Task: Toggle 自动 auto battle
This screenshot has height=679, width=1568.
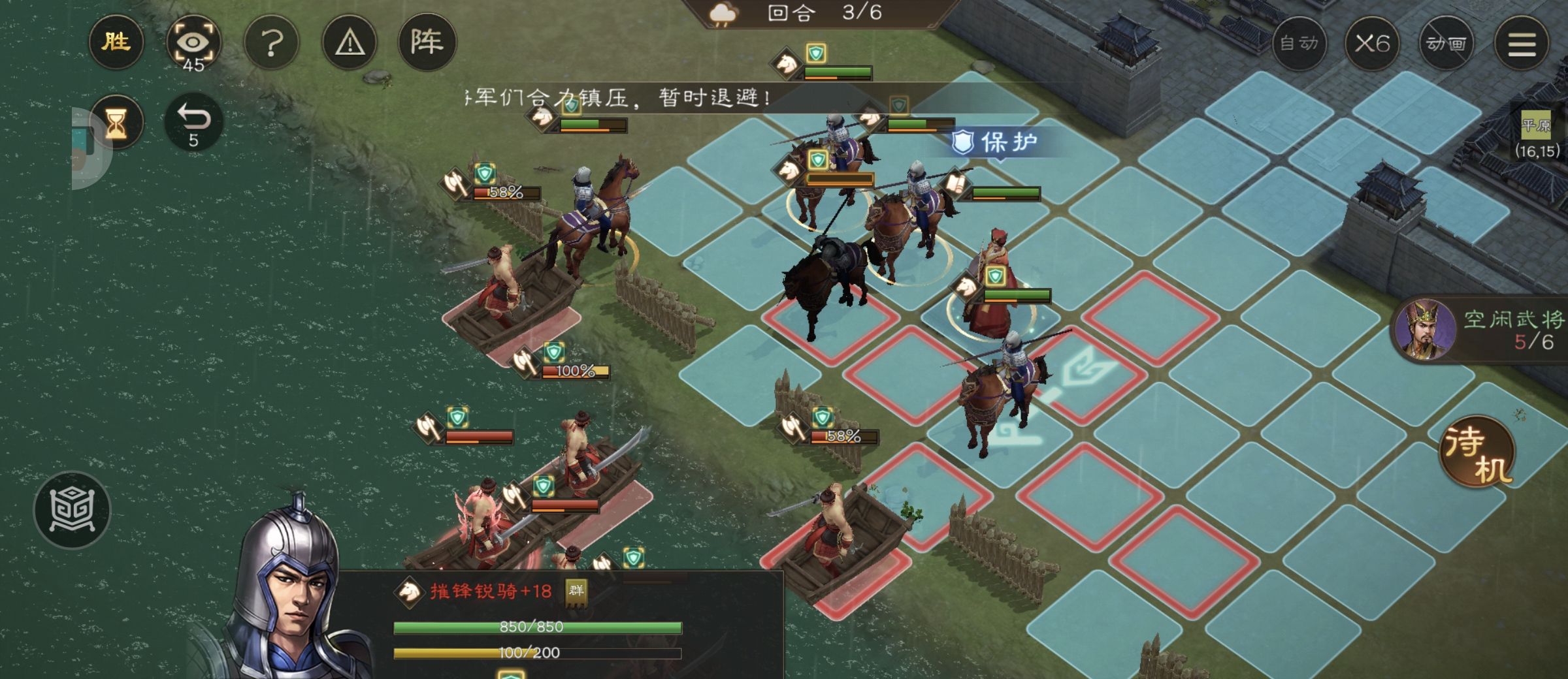Action: coord(1299,44)
